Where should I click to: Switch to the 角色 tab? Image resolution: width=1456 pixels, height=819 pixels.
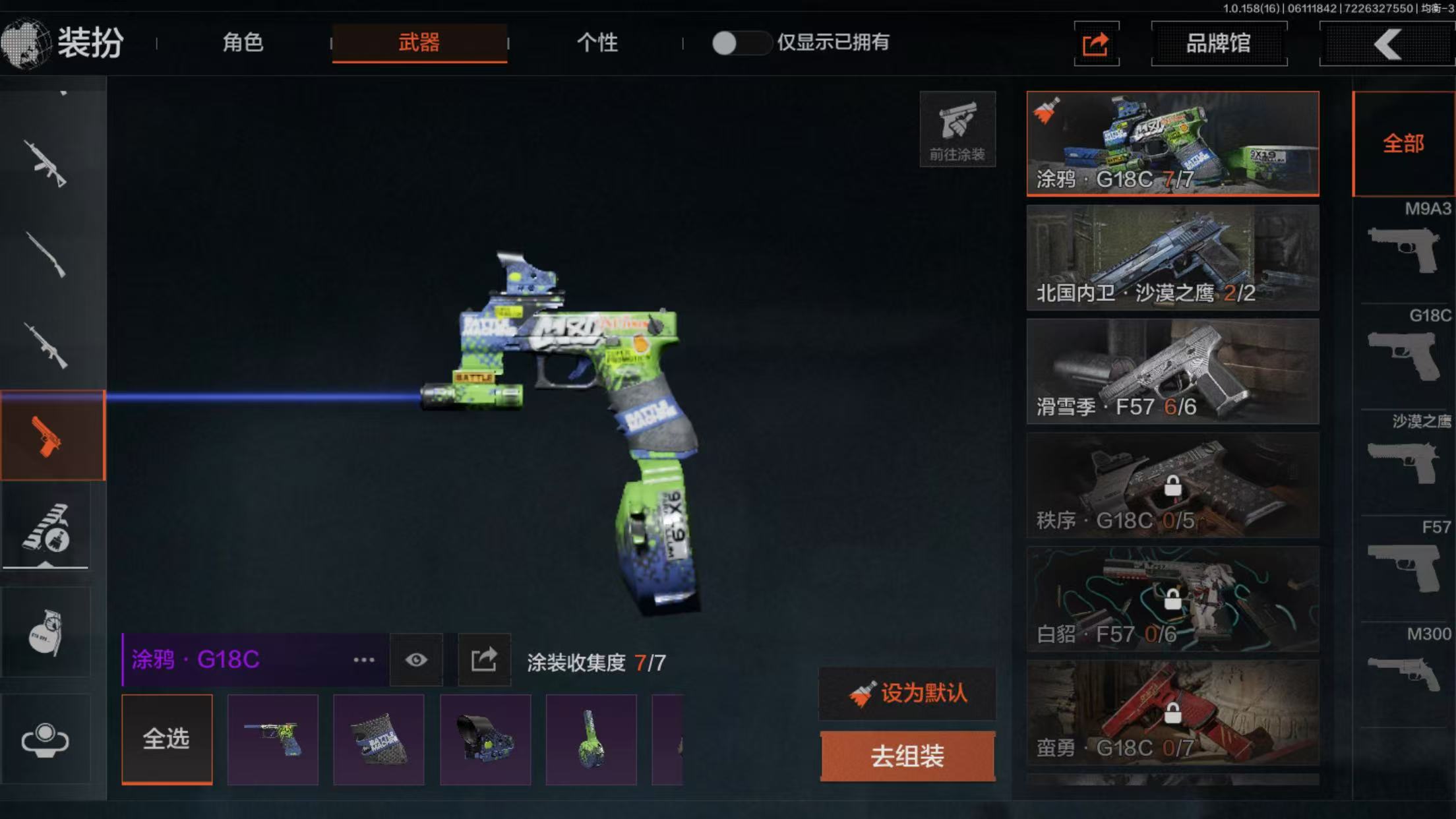point(243,43)
